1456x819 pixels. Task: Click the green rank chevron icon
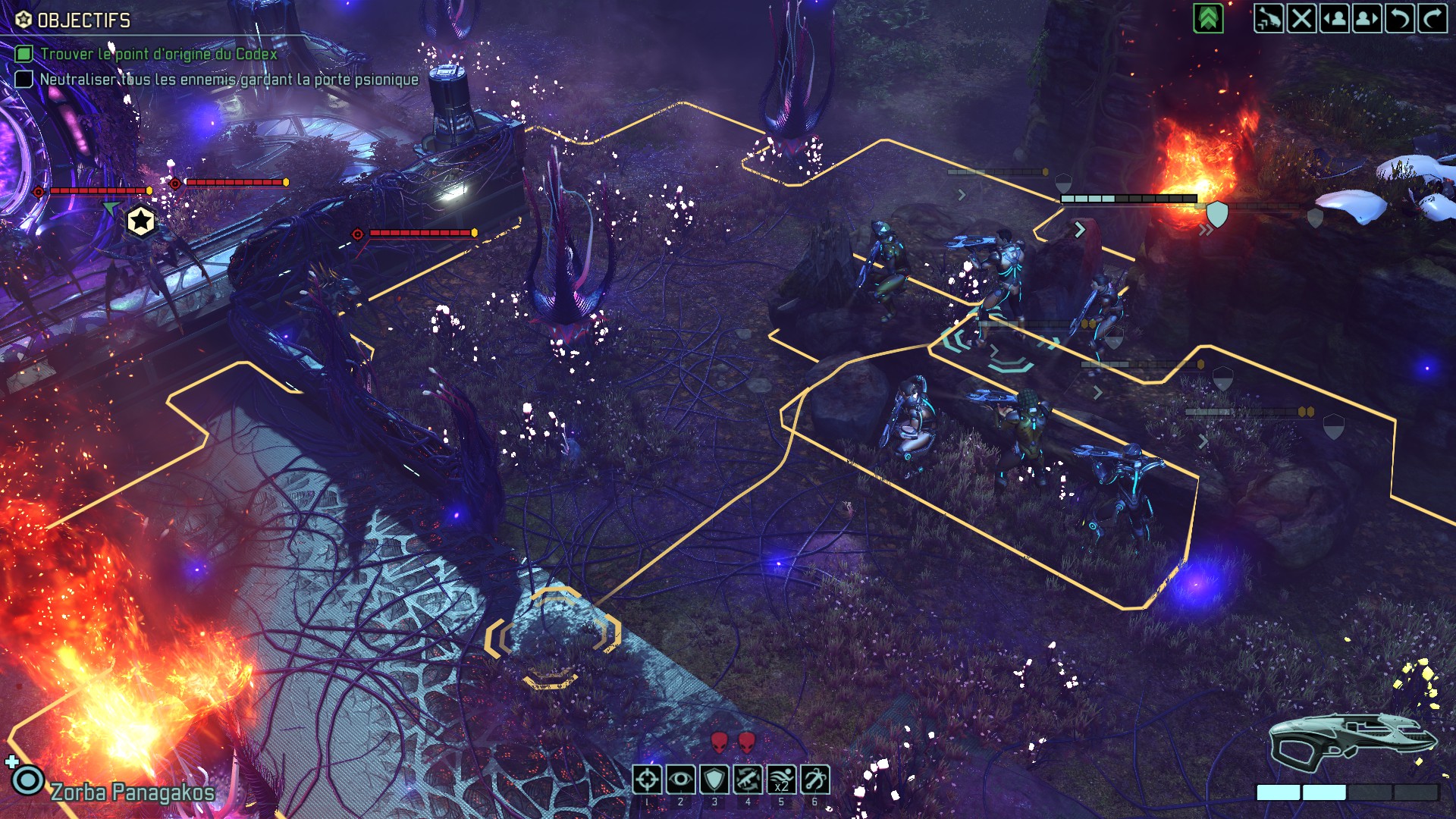1208,18
